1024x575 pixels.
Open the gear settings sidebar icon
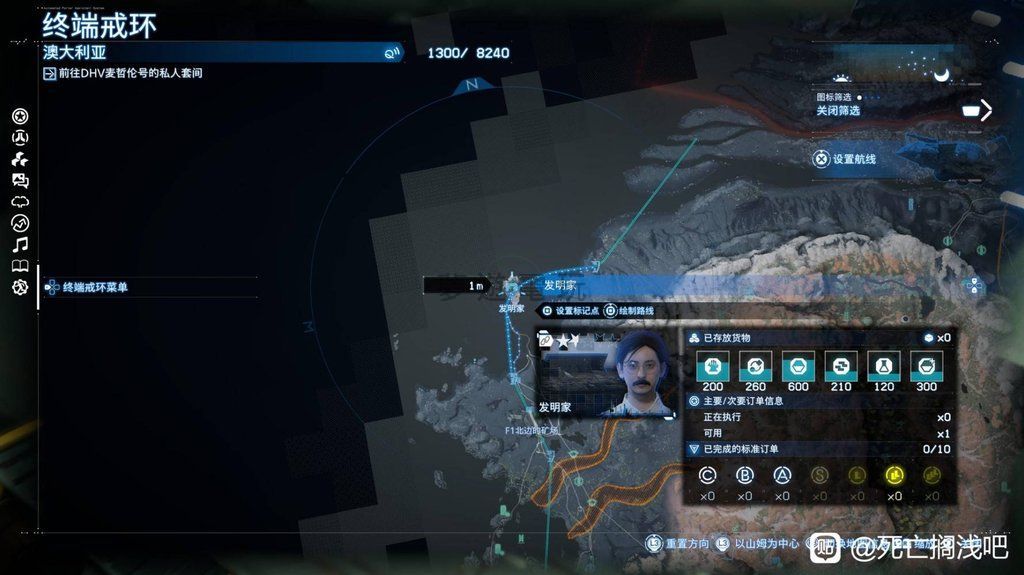(x=20, y=287)
